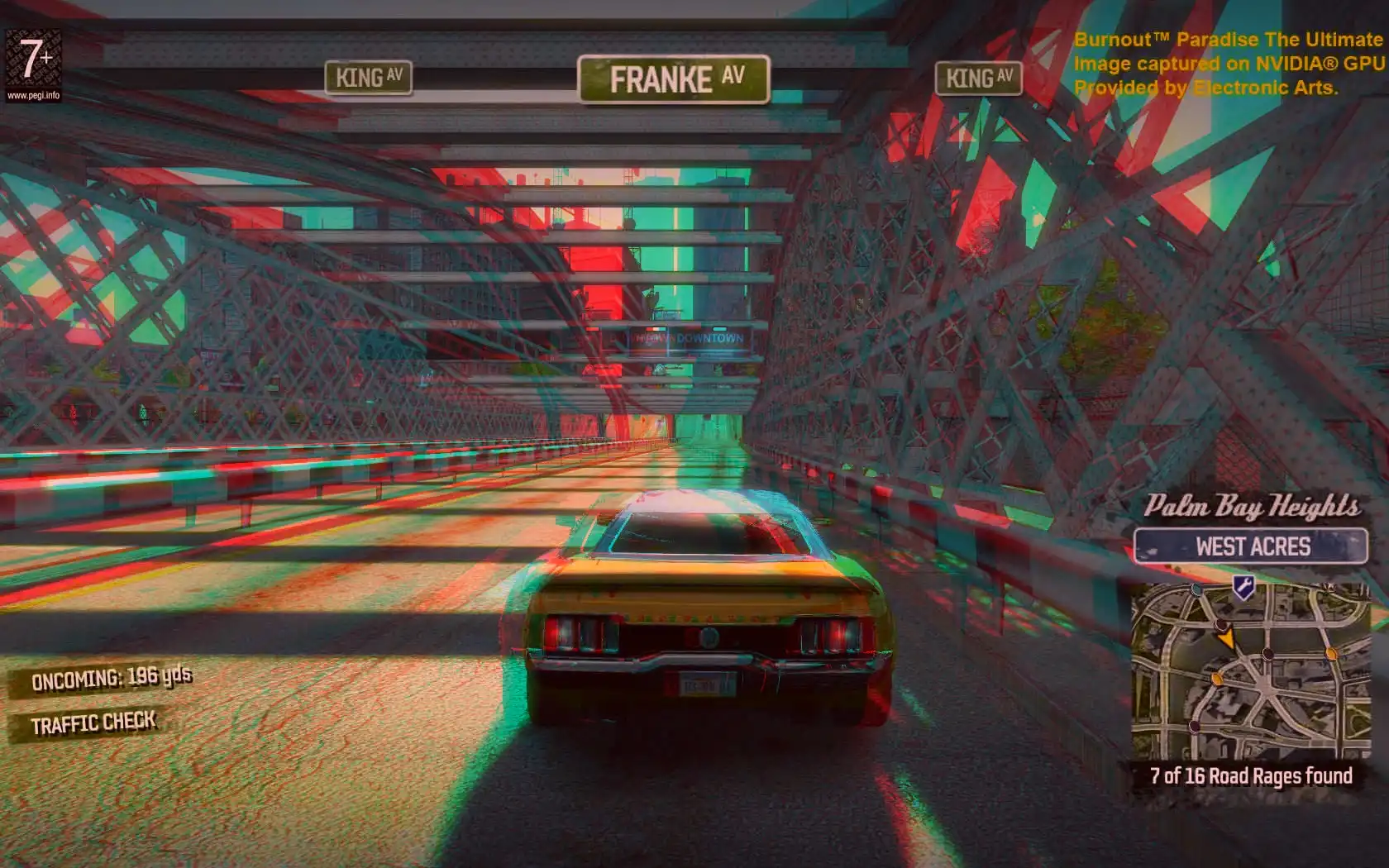Click the FRANKE AV street sign
This screenshot has width=1389, height=868.
click(674, 79)
